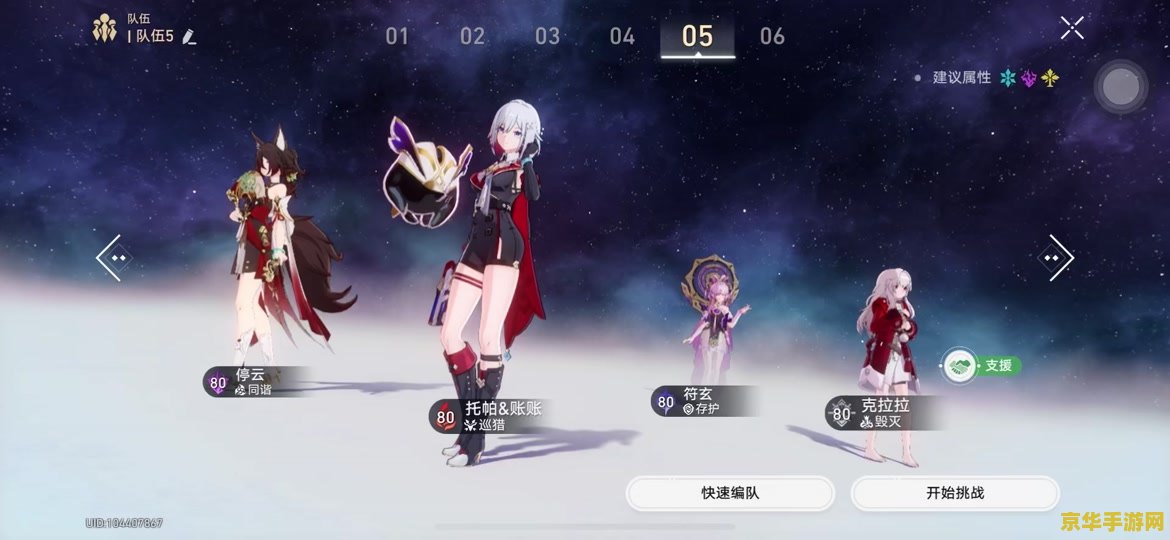Viewport: 1170px width, 540px height.
Task: Go to the next team with the right arrow
Action: pos(1059,257)
